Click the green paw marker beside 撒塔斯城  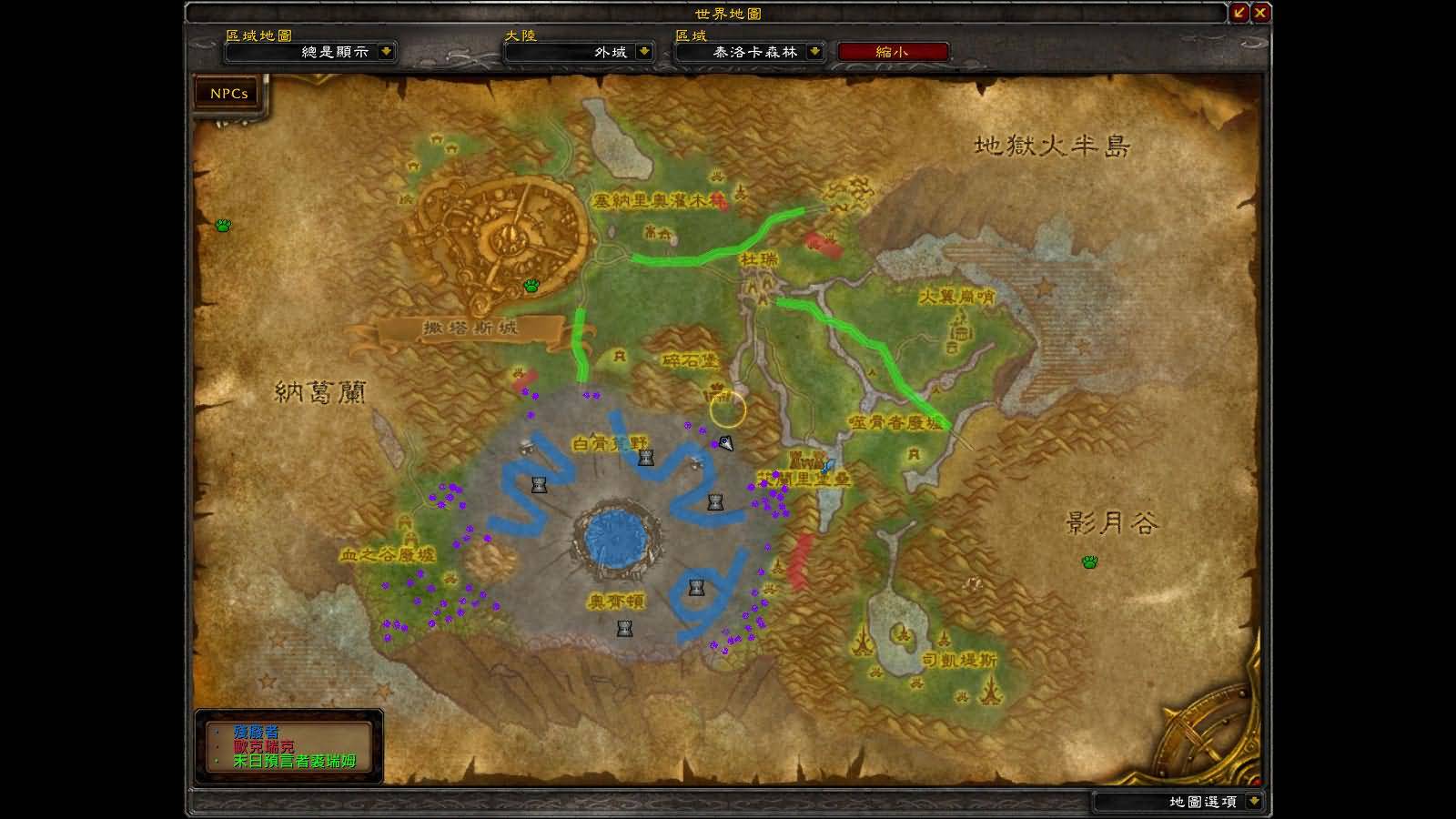click(531, 286)
